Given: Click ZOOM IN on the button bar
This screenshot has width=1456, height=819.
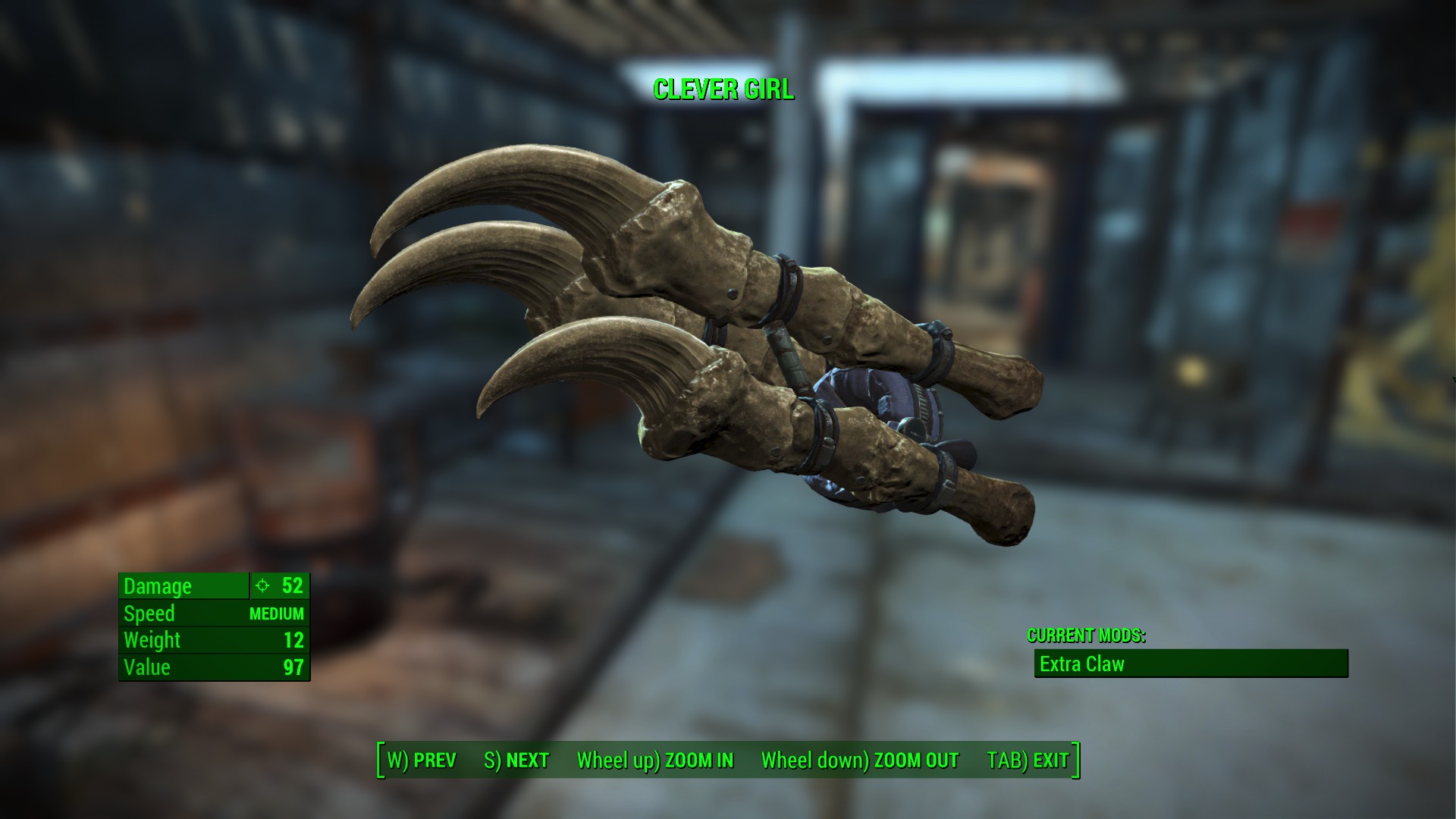Looking at the screenshot, I should 655,761.
